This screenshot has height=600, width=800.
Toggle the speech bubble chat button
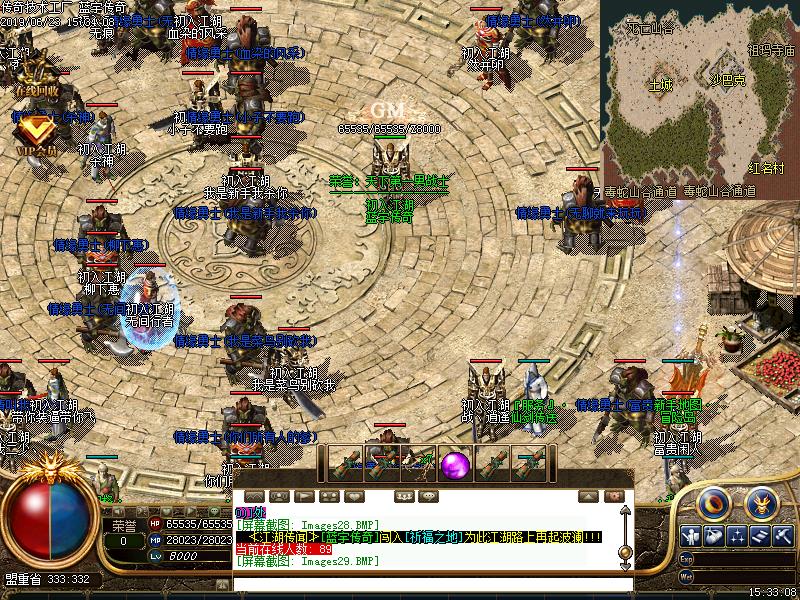(x=429, y=496)
